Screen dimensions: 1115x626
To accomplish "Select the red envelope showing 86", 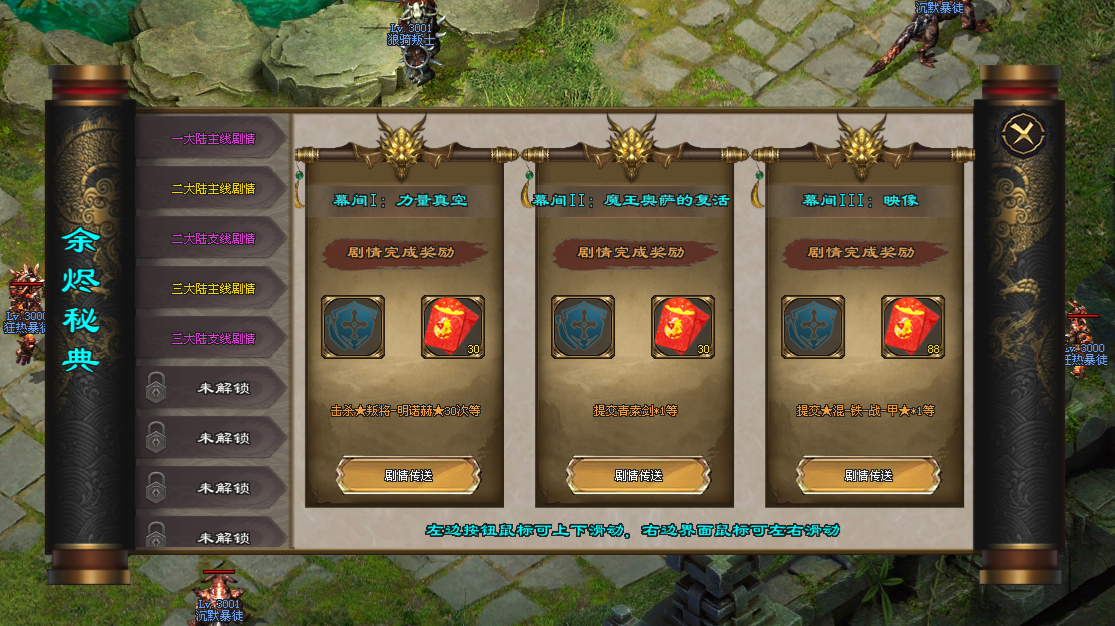I will [x=912, y=327].
